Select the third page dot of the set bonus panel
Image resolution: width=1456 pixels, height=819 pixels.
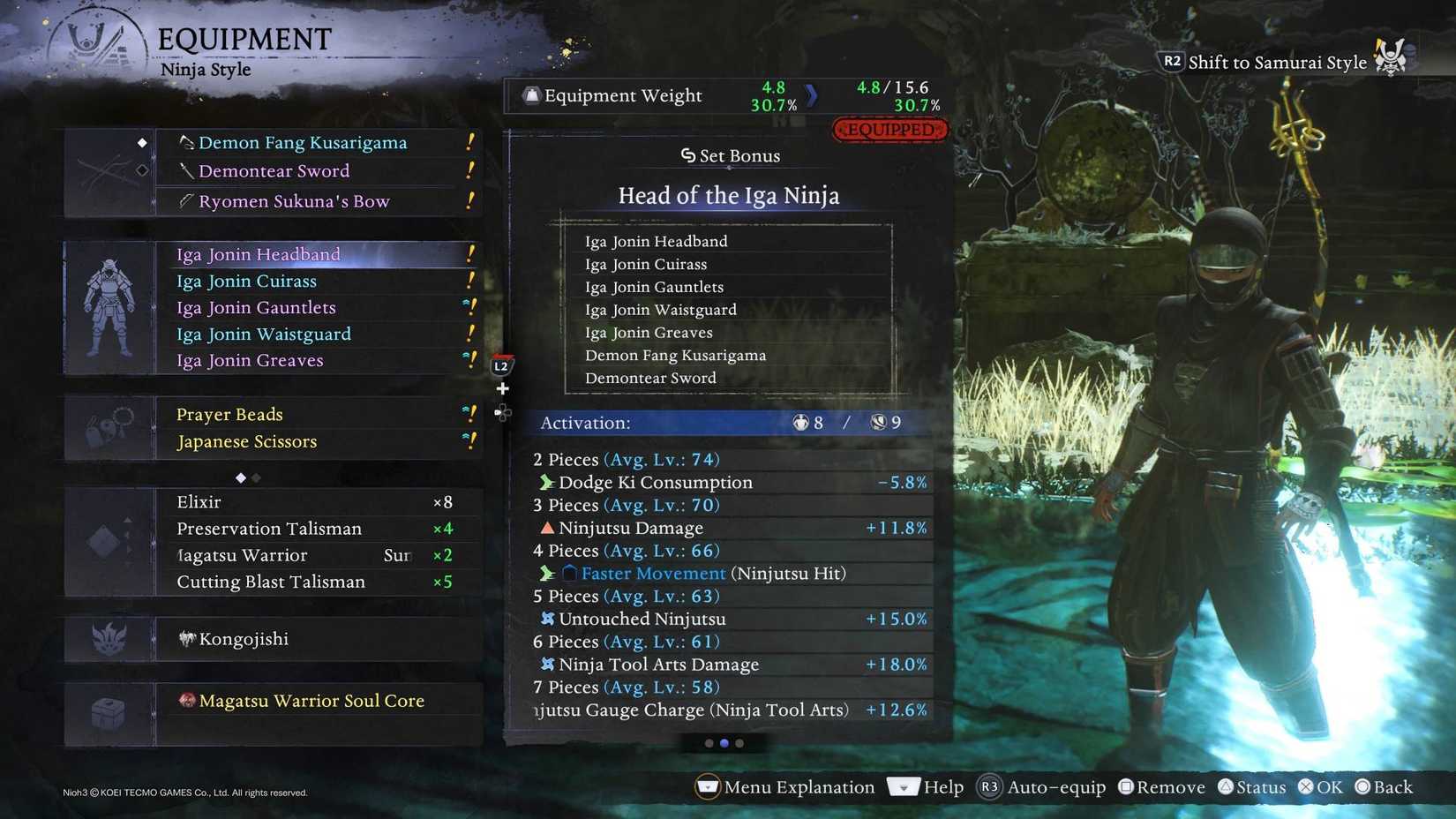[x=740, y=744]
